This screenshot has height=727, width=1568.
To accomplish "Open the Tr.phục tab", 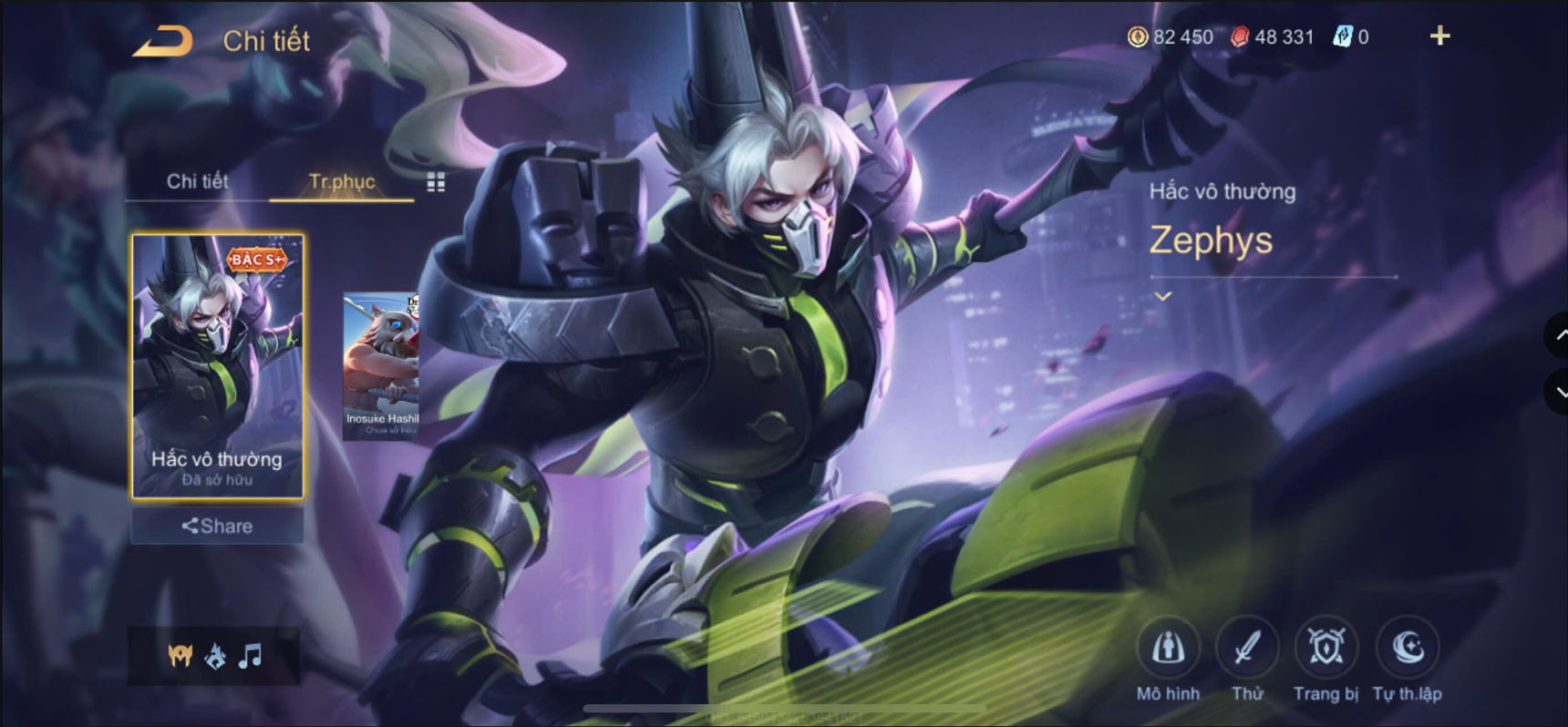I will click(341, 181).
